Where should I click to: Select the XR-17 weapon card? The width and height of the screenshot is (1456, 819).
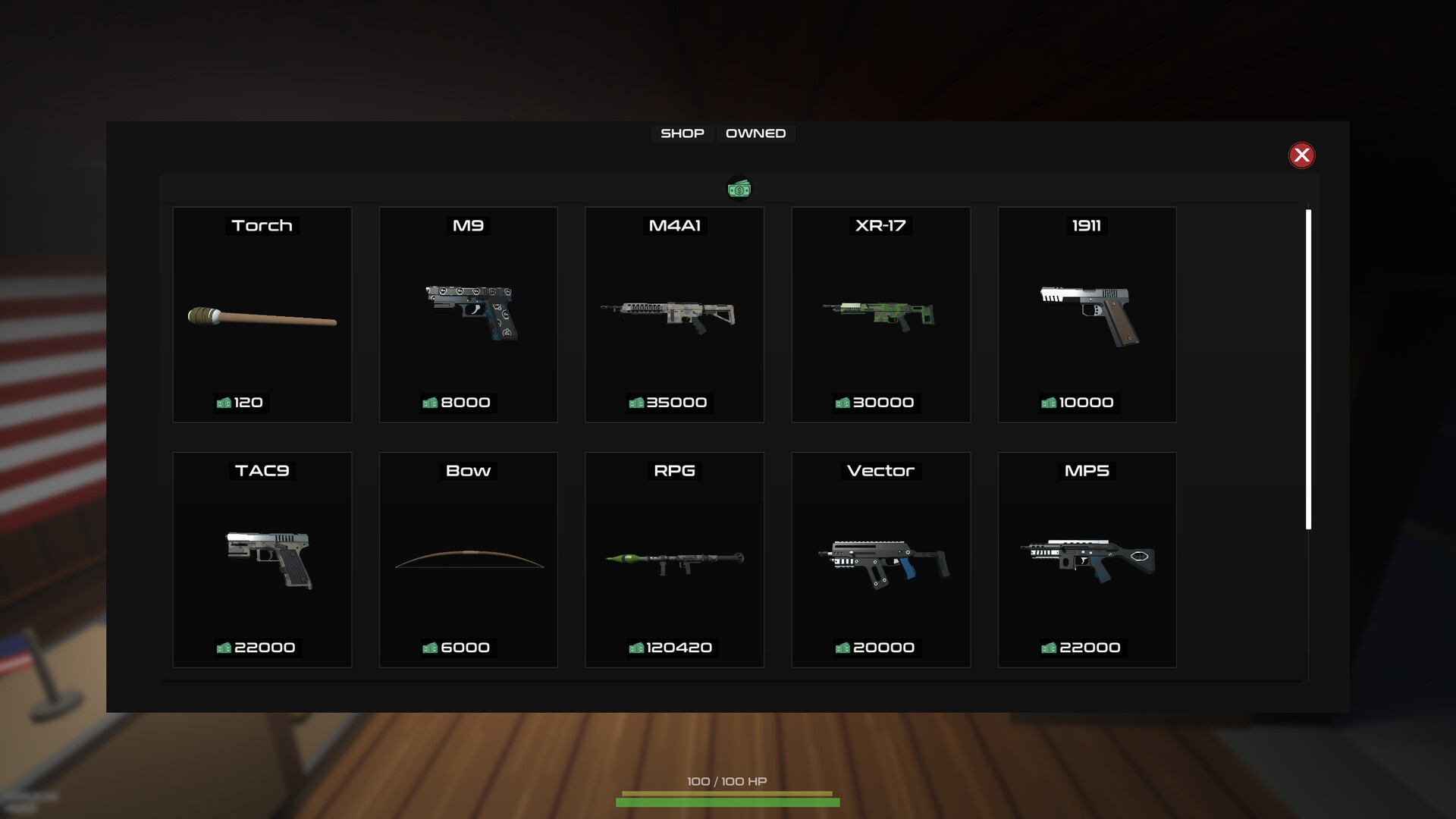880,315
